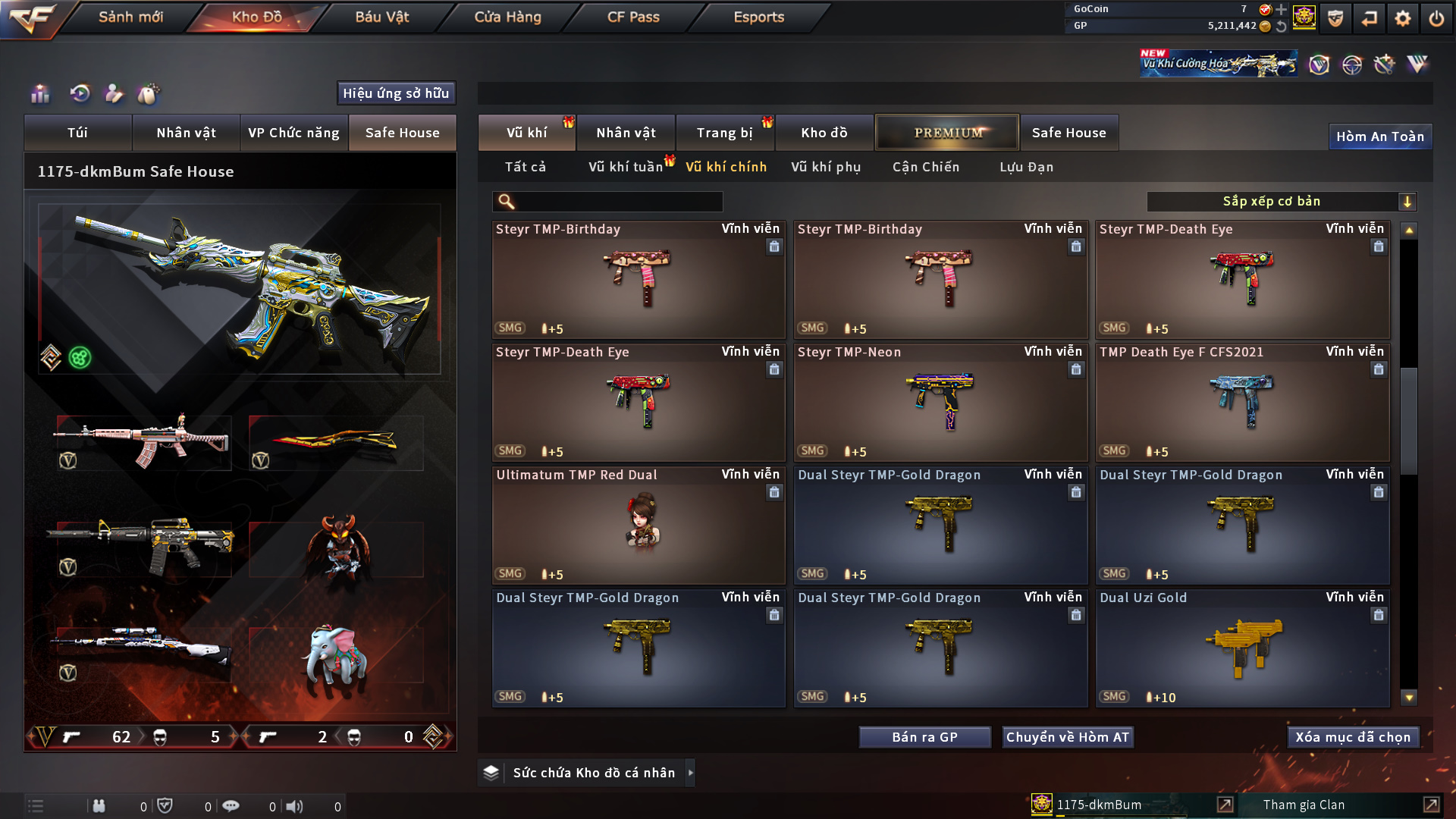
Task: Go to Sảnh mới lobby
Action: click(x=130, y=17)
